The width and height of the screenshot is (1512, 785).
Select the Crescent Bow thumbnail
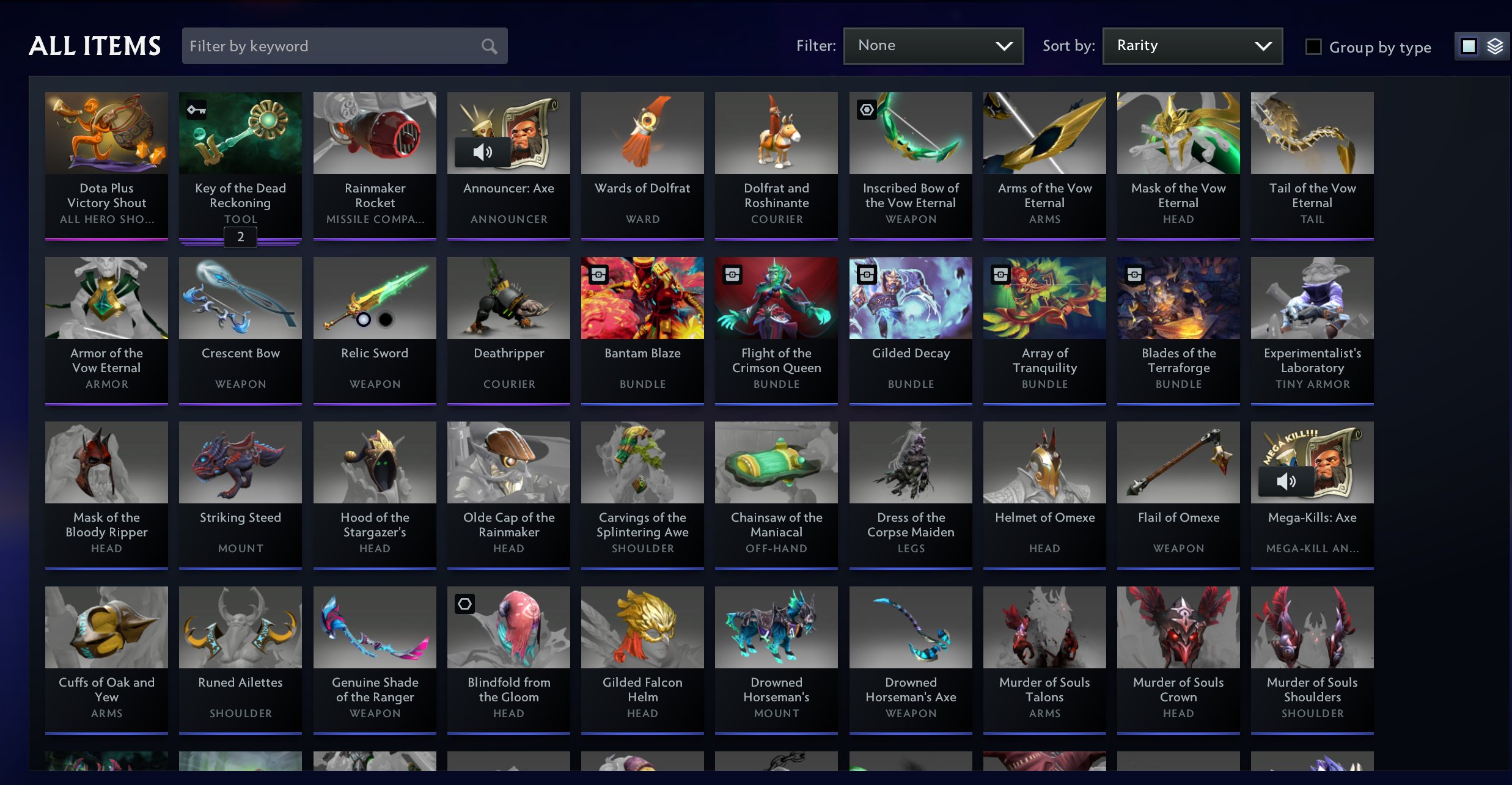click(x=240, y=298)
